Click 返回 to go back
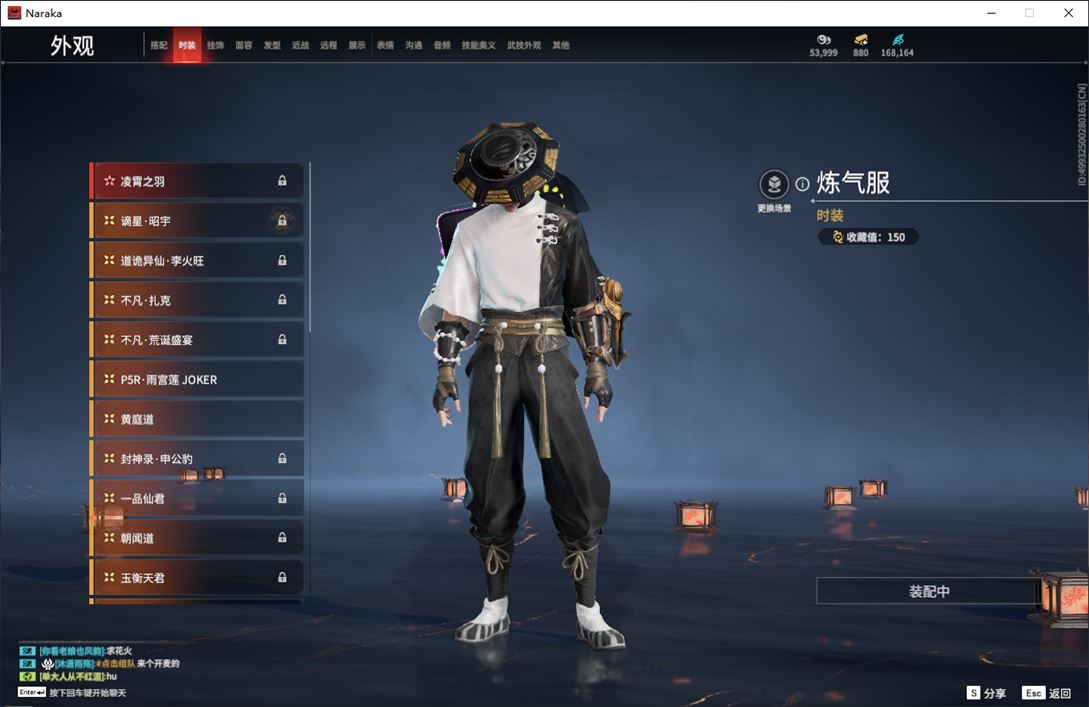Image resolution: width=1089 pixels, height=707 pixels. 1047,693
